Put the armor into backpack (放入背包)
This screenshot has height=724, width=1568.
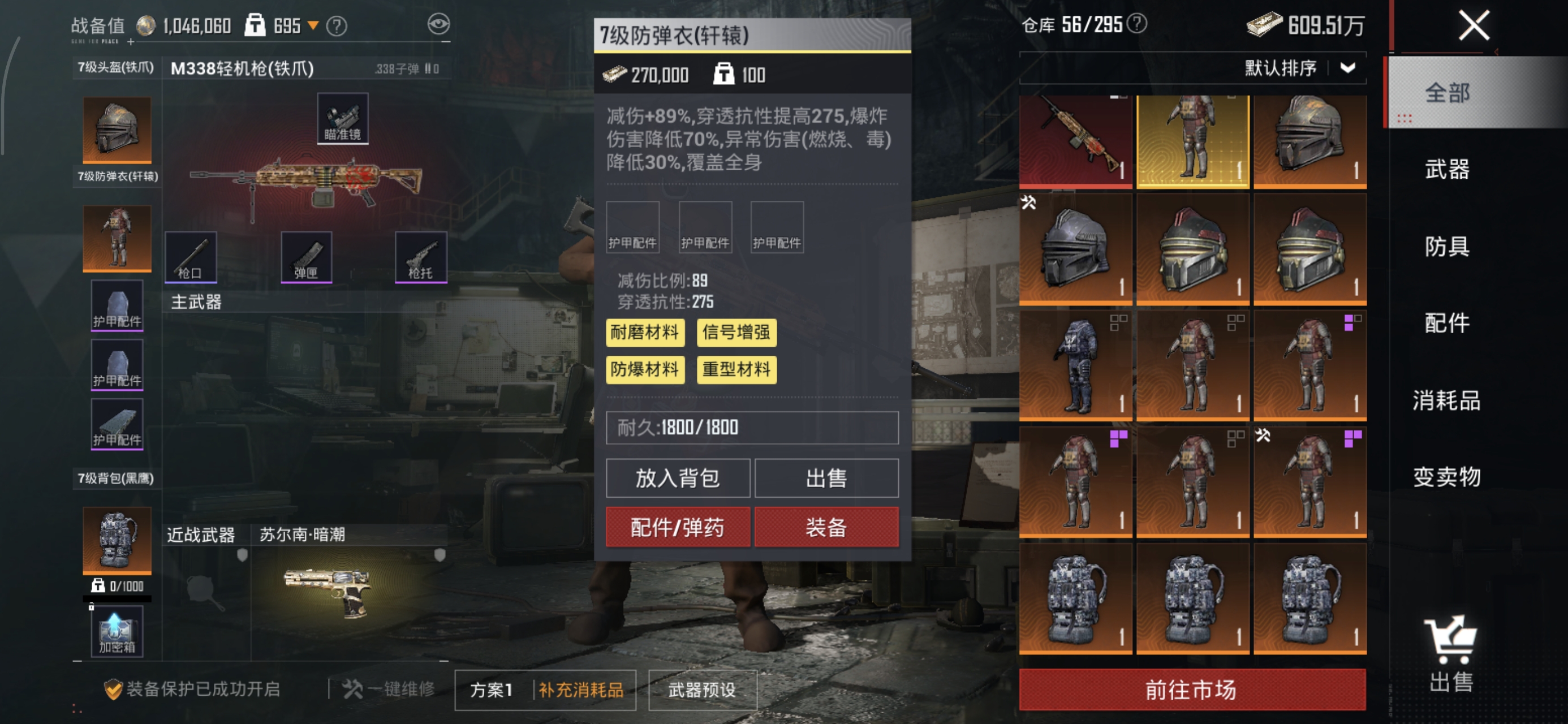(x=678, y=478)
